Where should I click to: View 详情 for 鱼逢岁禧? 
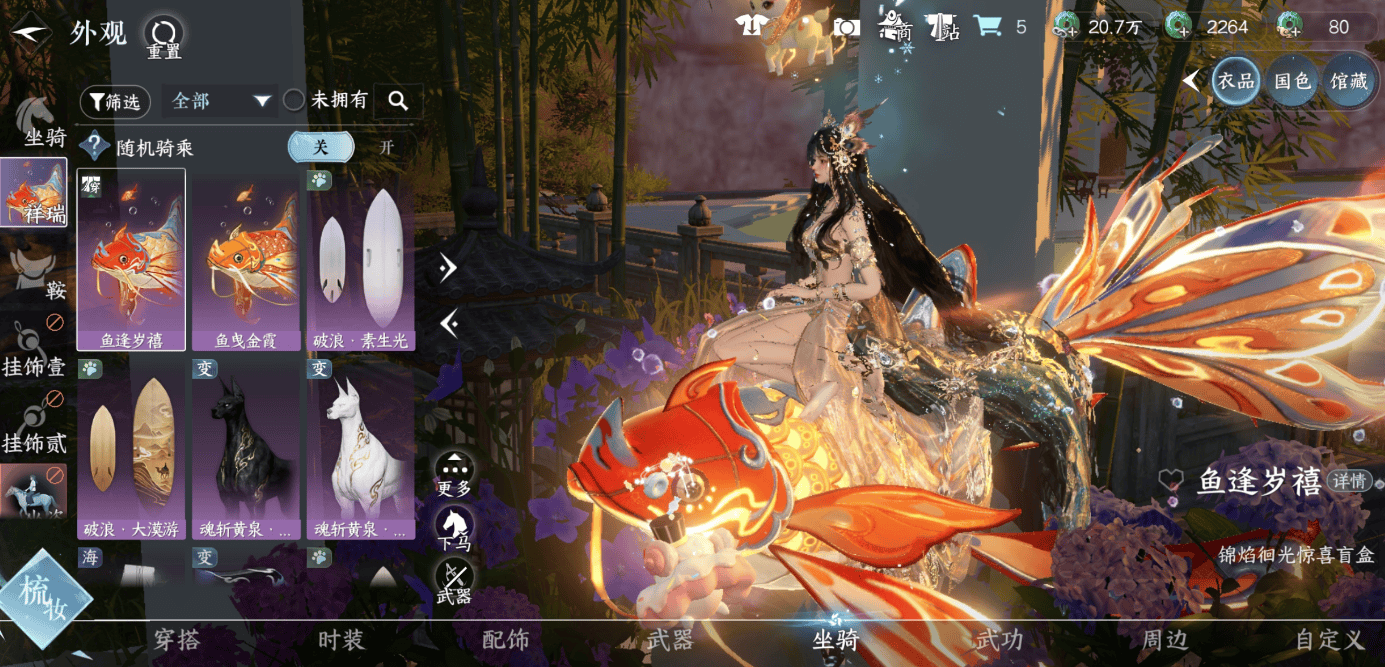click(x=1348, y=481)
